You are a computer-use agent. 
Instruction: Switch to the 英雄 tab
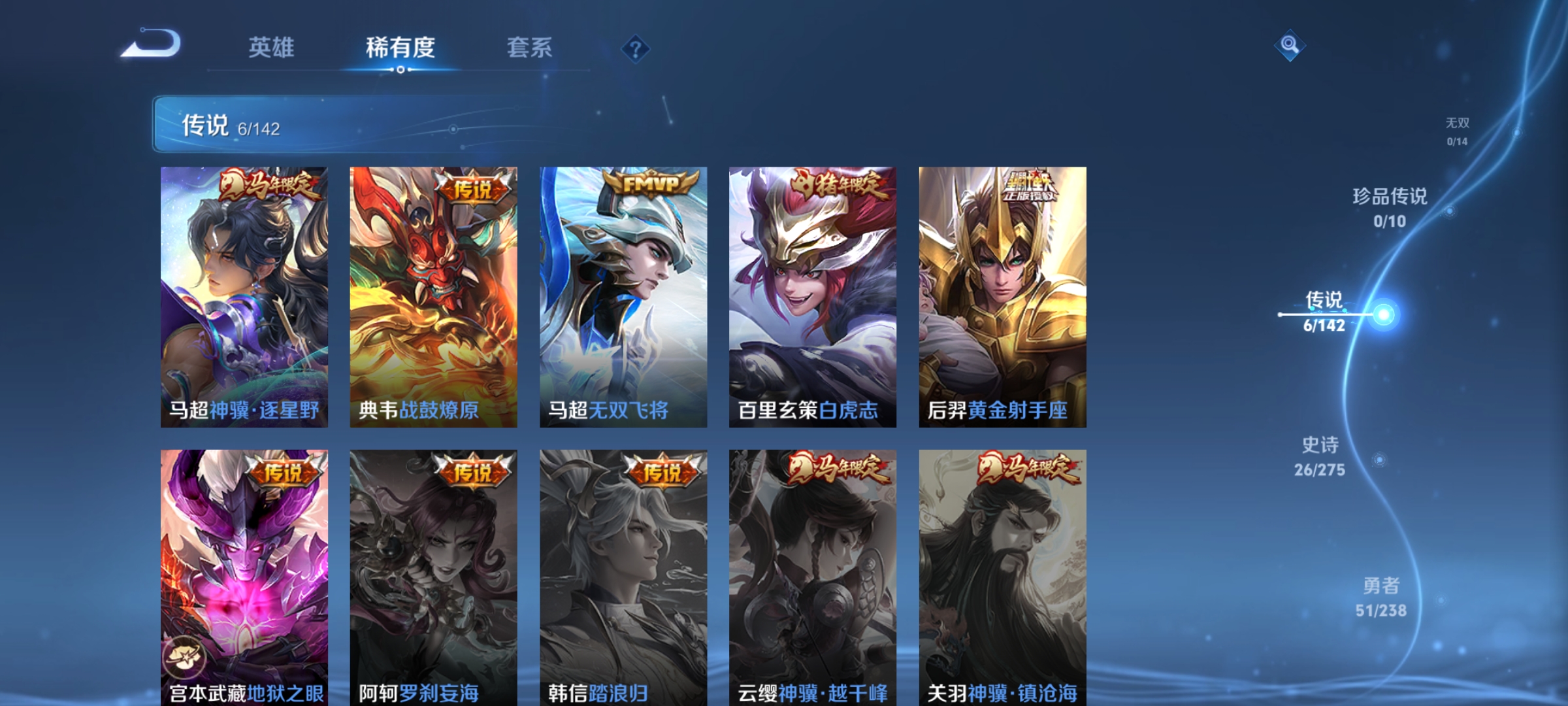point(272,47)
